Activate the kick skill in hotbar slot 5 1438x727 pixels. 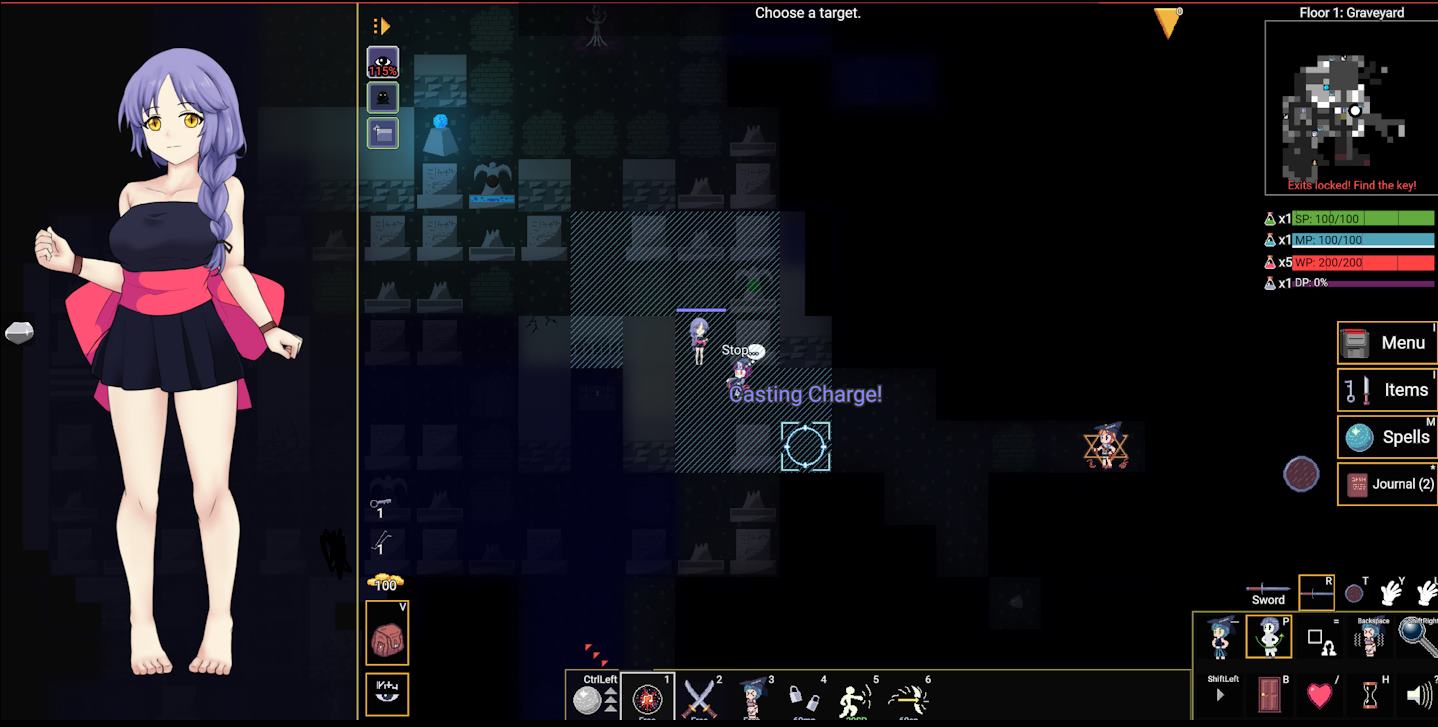click(x=854, y=697)
